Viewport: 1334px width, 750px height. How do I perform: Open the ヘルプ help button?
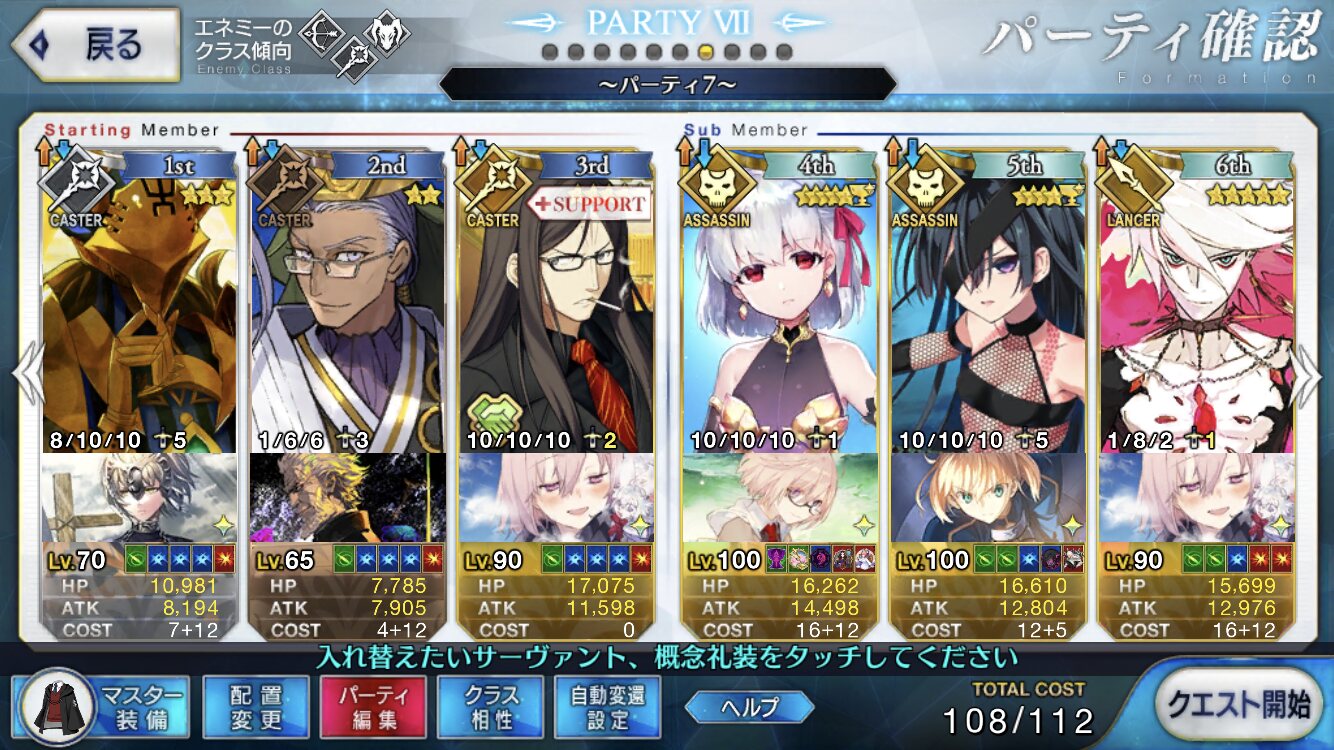pos(749,707)
